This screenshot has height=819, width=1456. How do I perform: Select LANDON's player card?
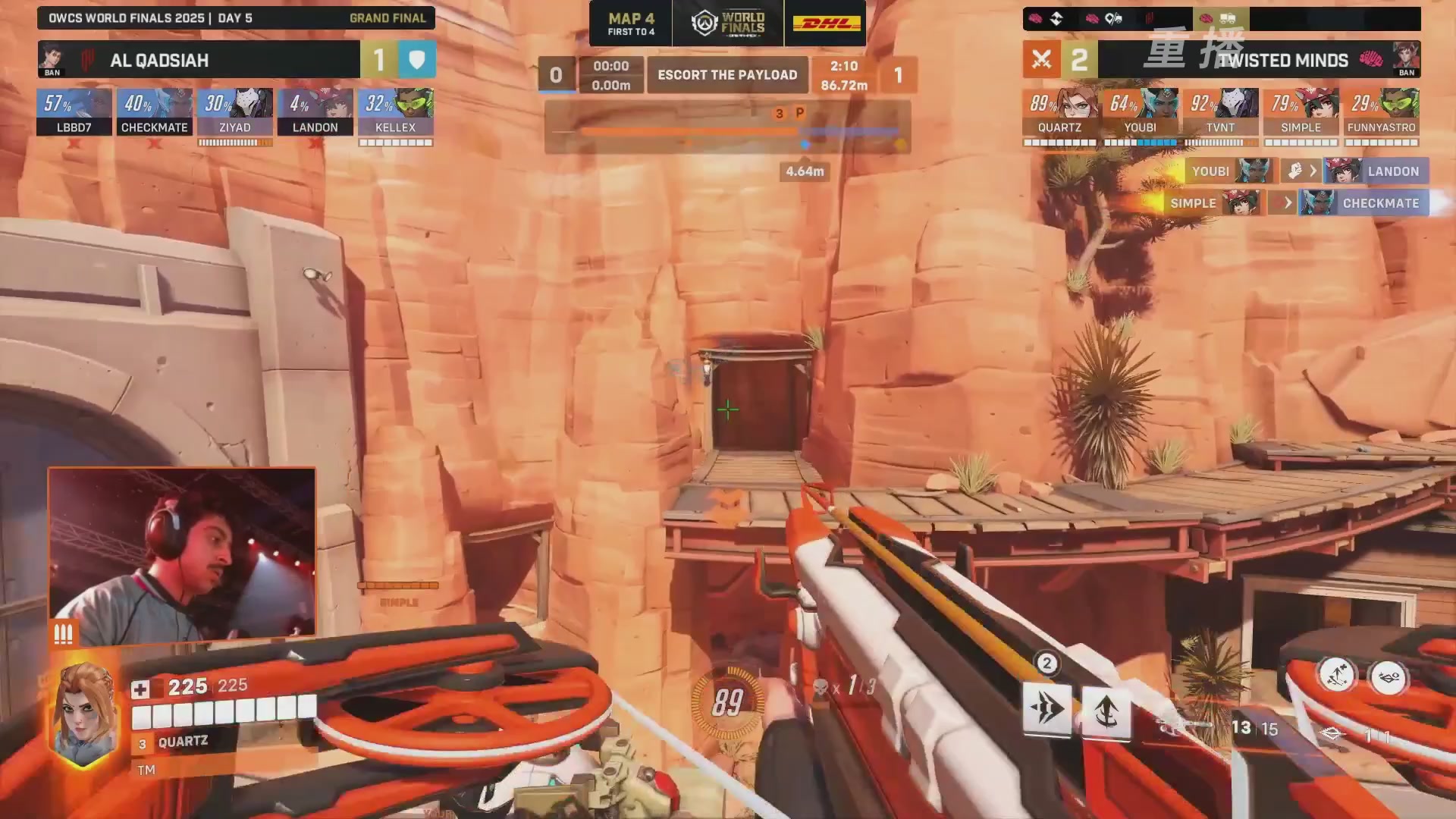[315, 111]
